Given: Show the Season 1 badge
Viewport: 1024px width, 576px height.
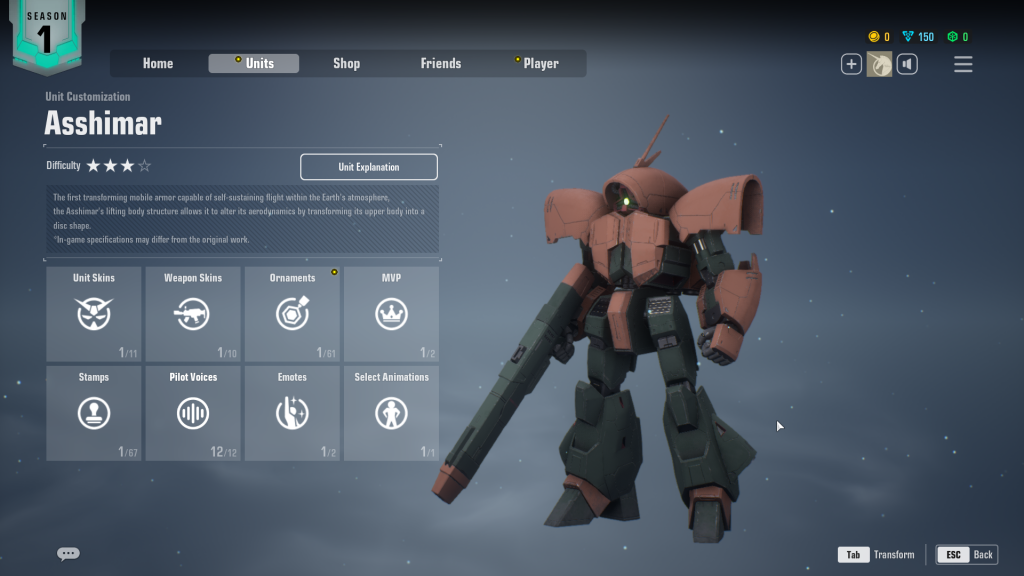Looking at the screenshot, I should point(46,35).
